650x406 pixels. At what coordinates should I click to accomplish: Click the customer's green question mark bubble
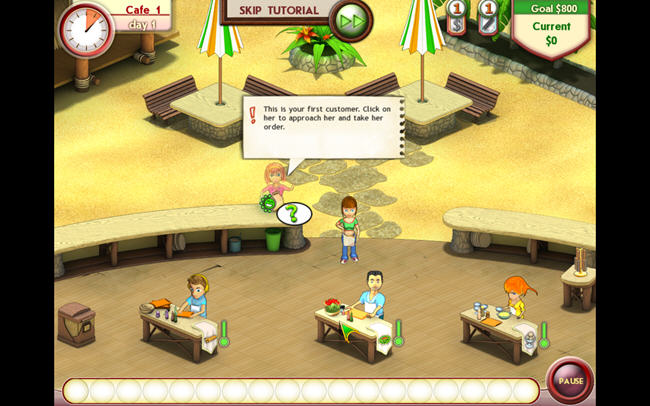click(x=292, y=213)
